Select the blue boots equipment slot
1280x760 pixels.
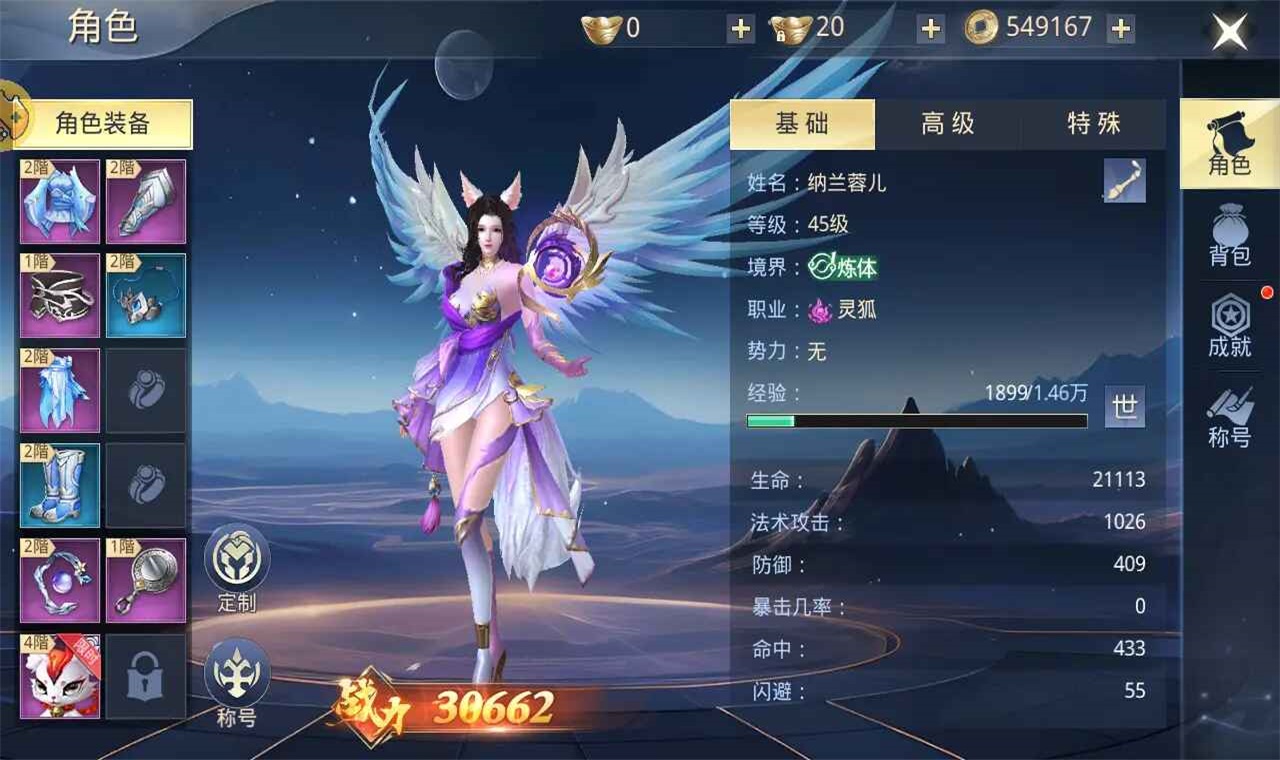(60, 485)
